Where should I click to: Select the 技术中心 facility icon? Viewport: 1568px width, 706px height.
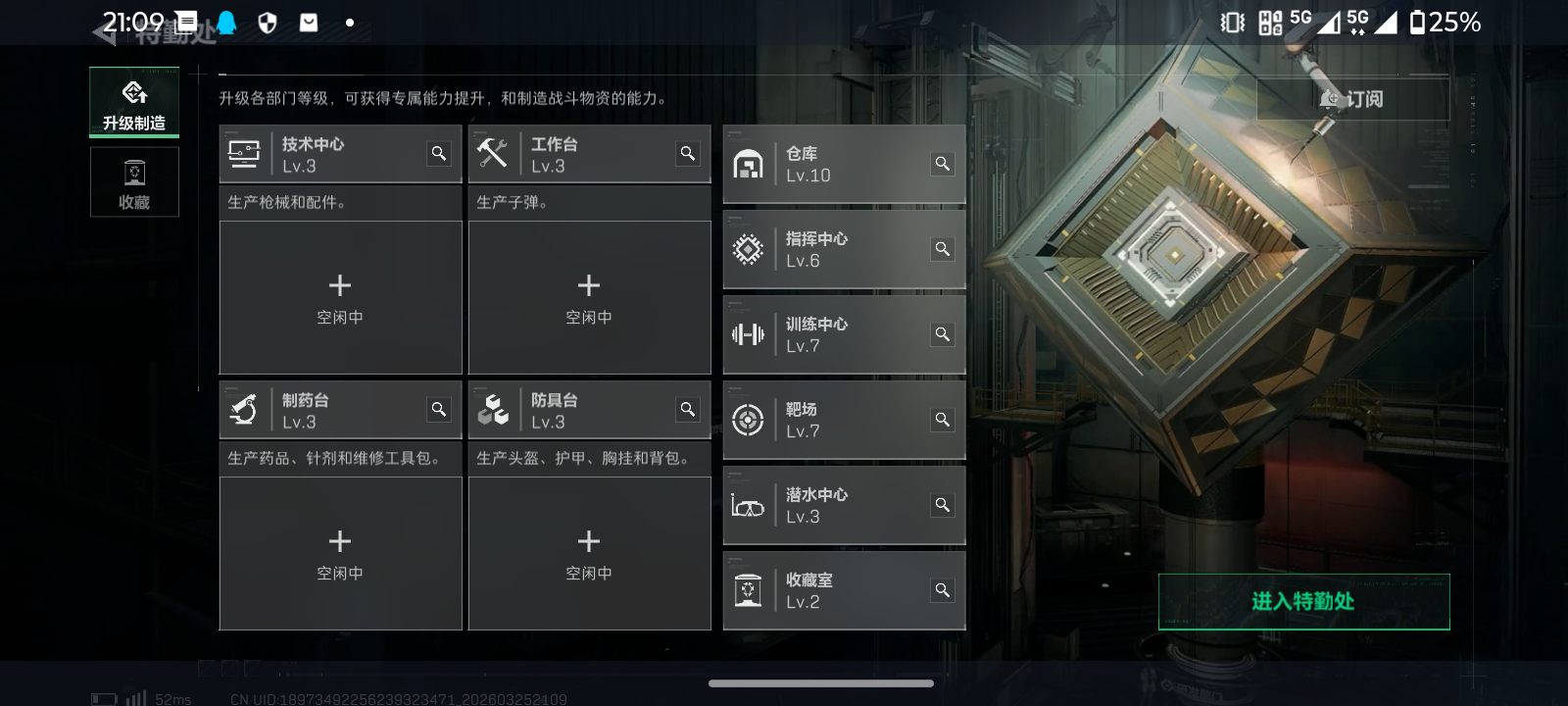point(244,153)
